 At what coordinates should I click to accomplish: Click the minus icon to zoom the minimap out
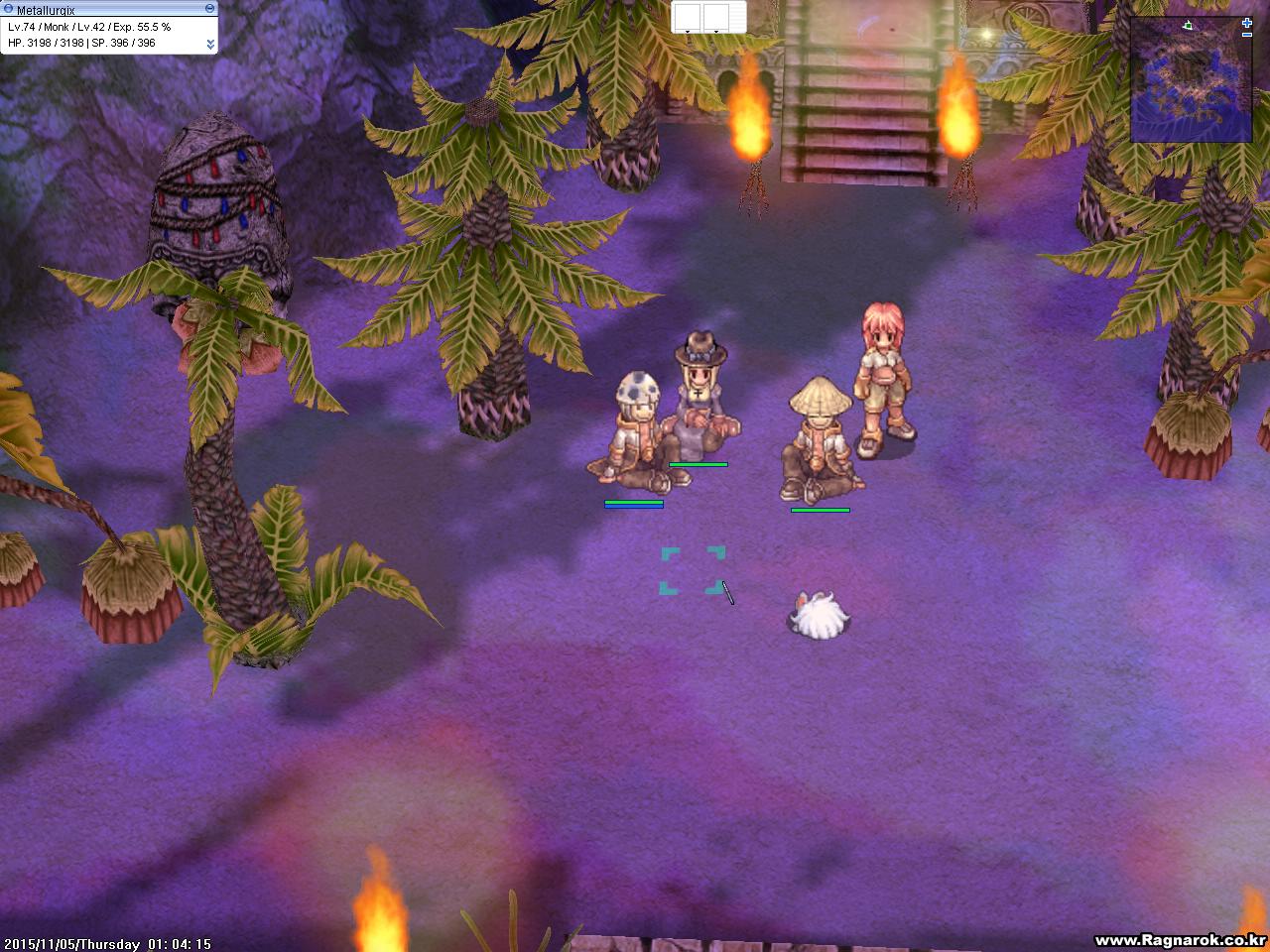click(1247, 35)
